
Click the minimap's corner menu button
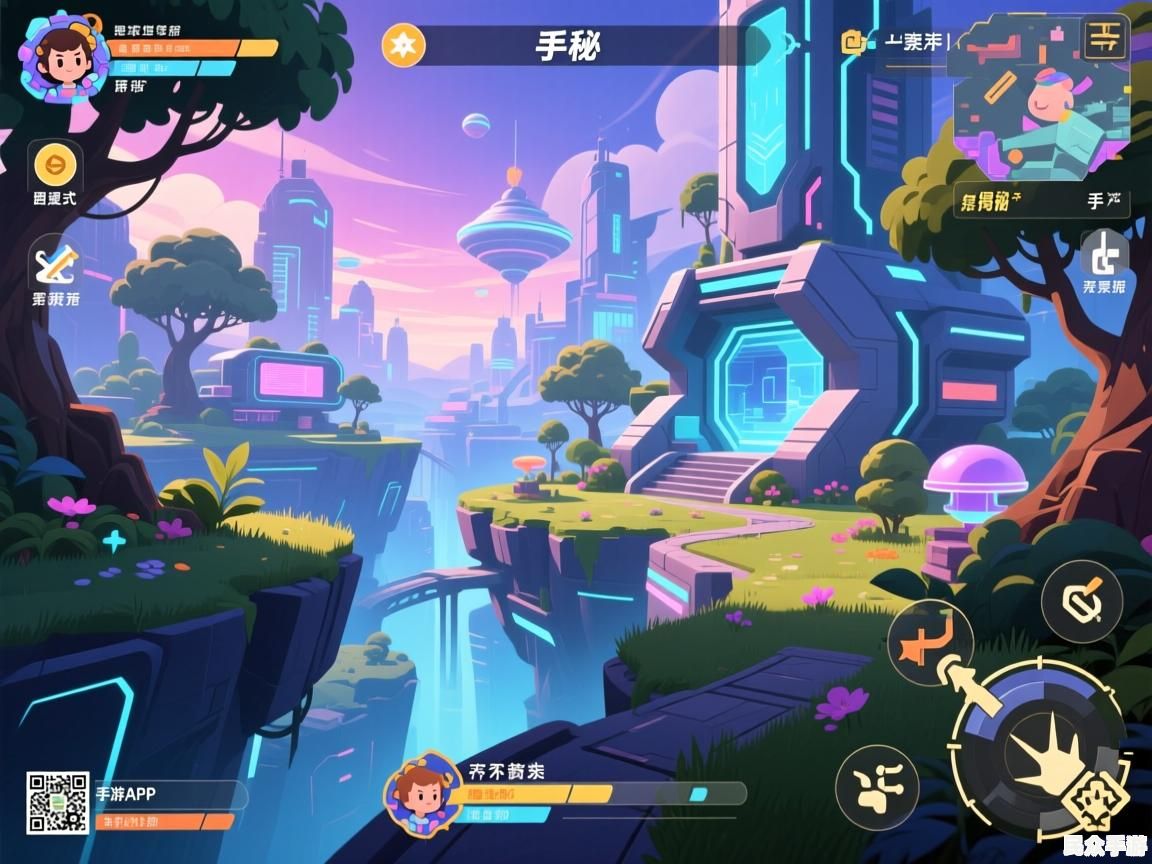(1105, 38)
